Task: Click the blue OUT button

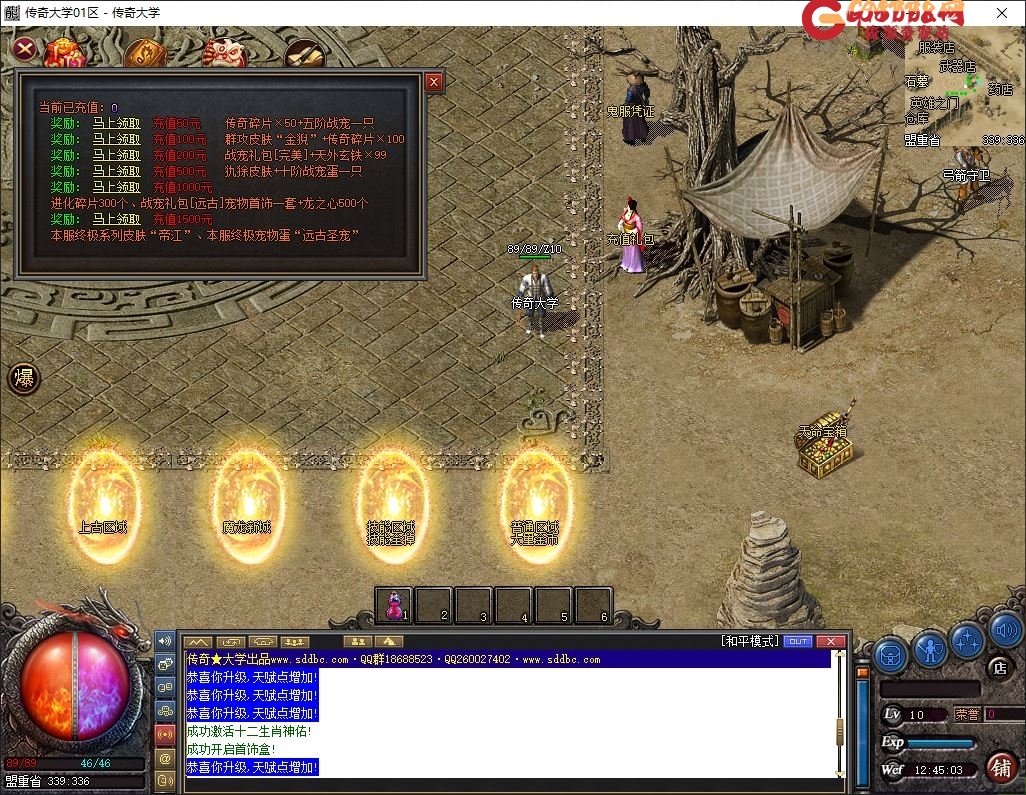Action: (x=797, y=641)
